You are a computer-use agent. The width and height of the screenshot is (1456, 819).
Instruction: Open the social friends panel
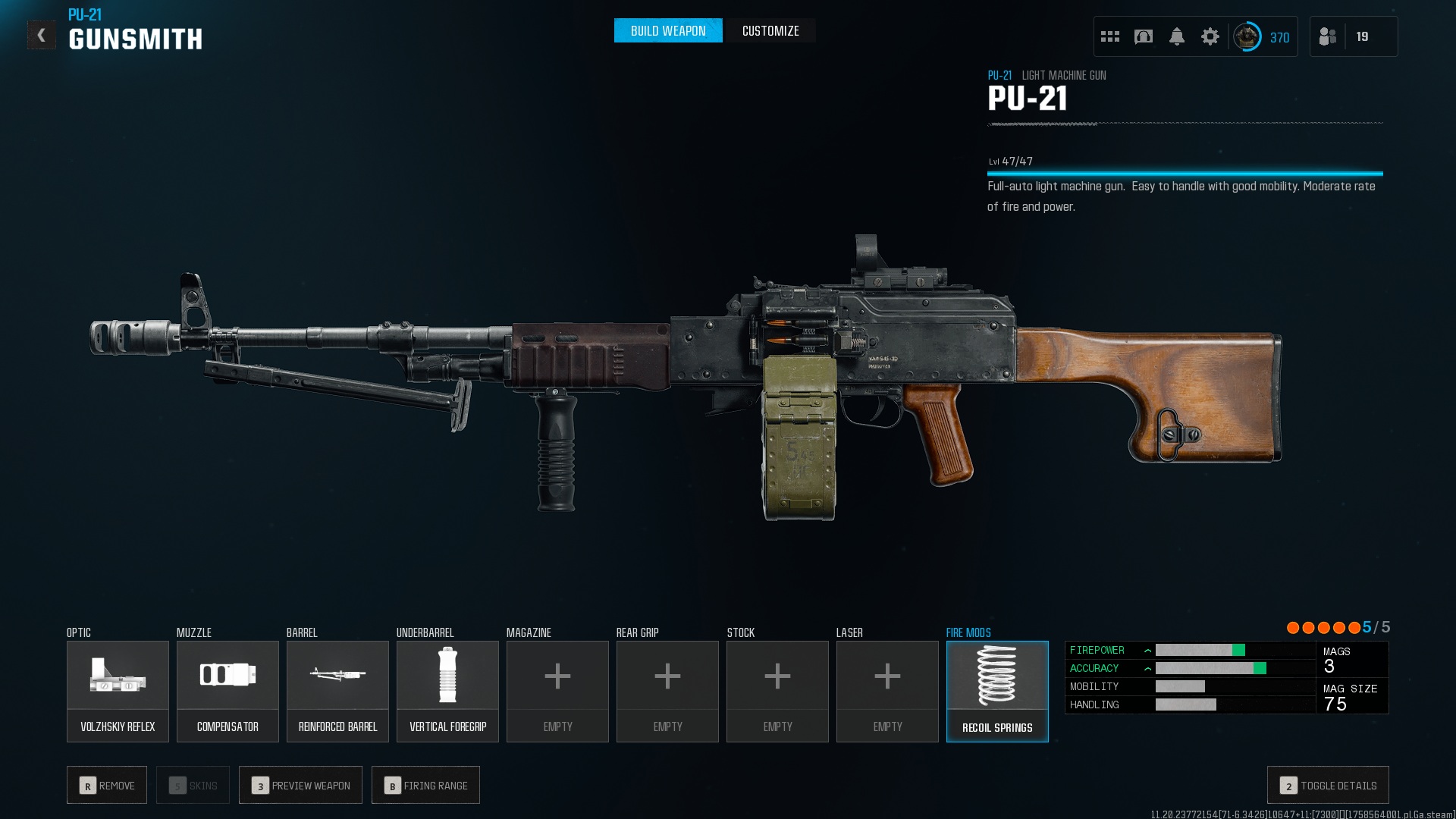pyautogui.click(x=1329, y=36)
